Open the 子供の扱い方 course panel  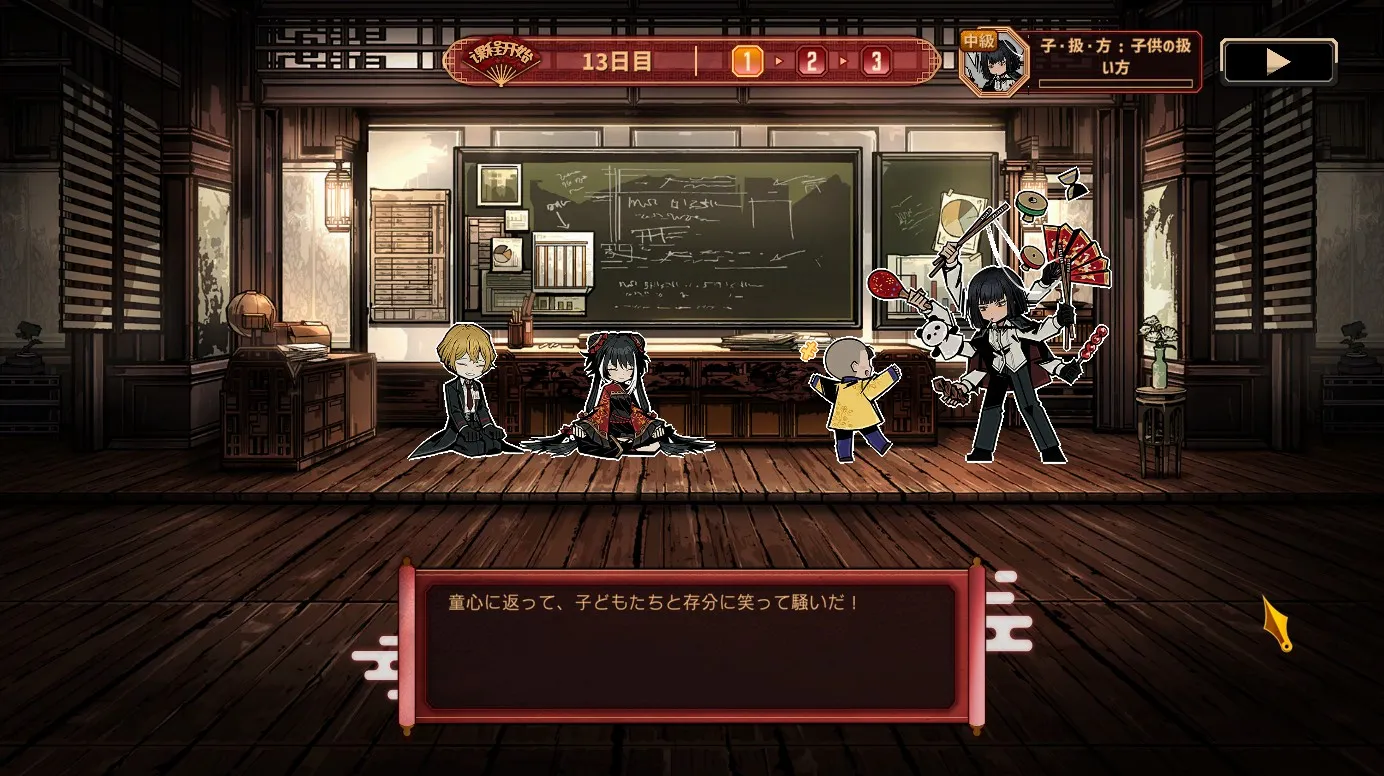[x=1117, y=61]
